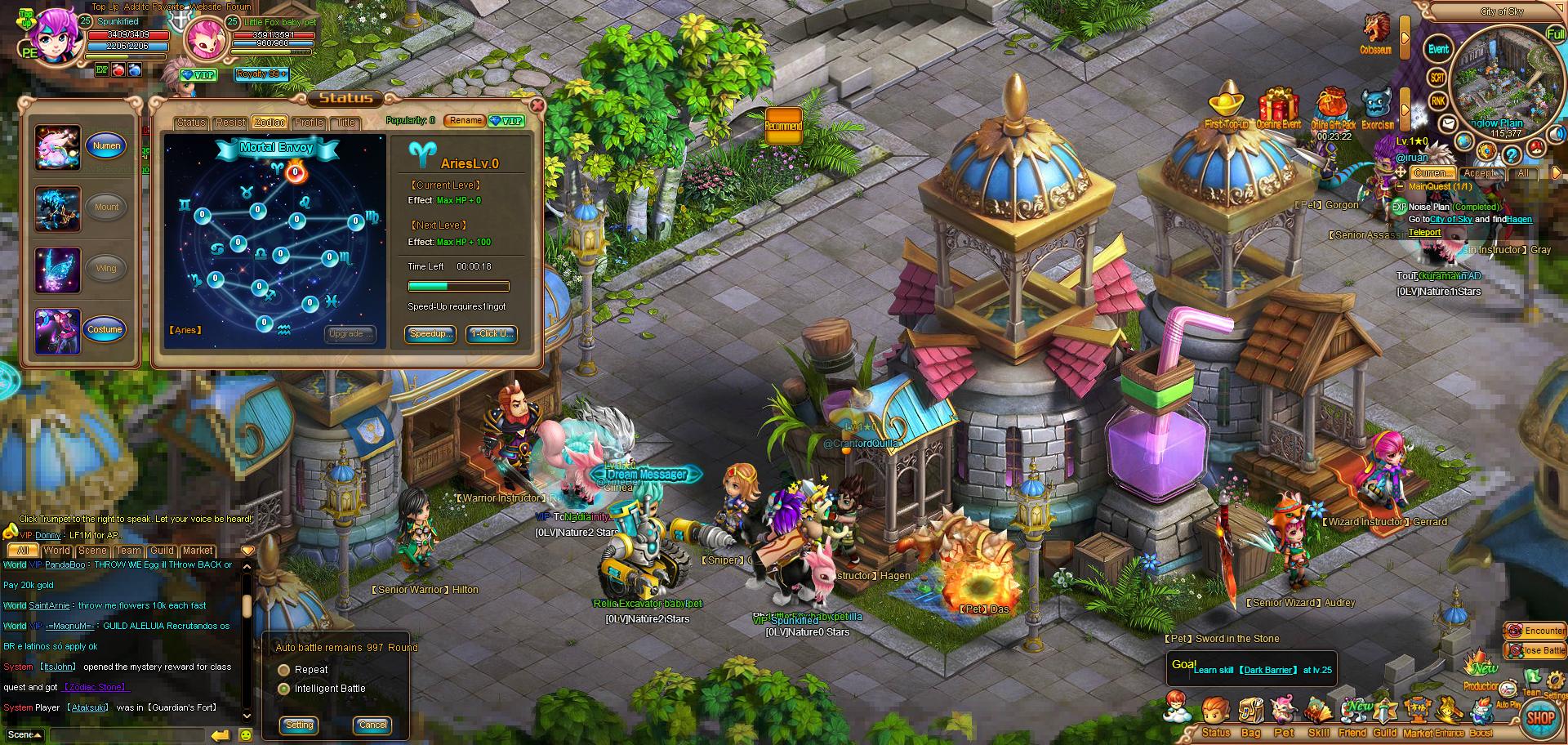This screenshot has width=1568, height=745.
Task: Cancel the auto battle dialog
Action: tap(372, 725)
